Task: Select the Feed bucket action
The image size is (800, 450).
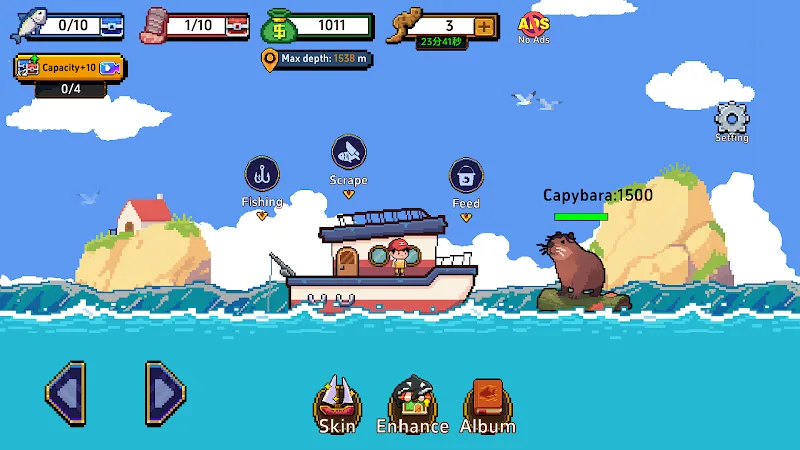Action: pos(466,177)
